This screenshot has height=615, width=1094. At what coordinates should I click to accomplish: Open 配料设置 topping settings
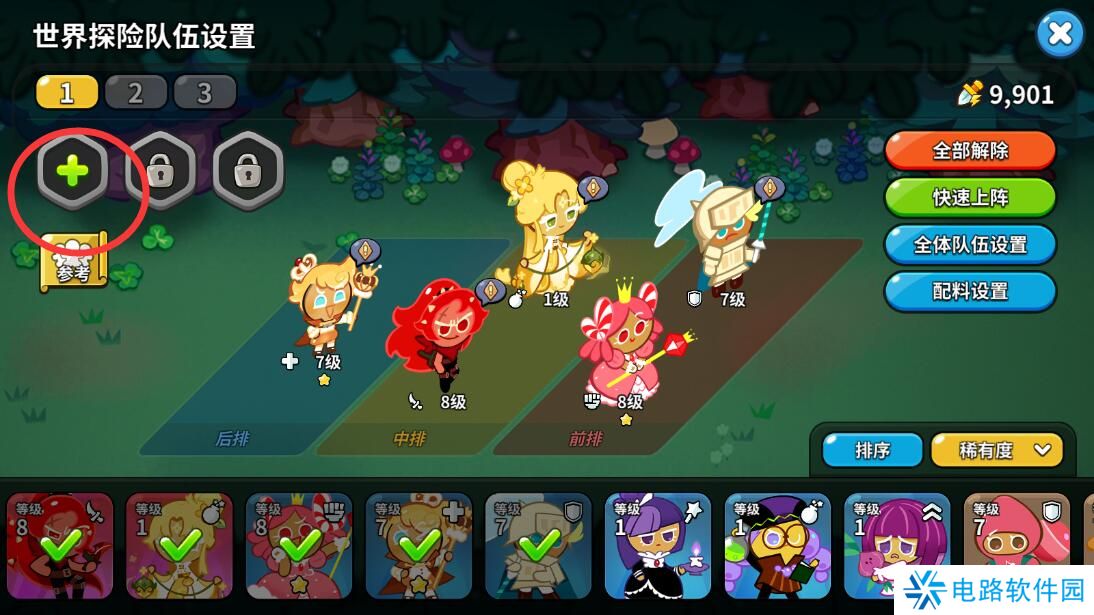[x=970, y=292]
